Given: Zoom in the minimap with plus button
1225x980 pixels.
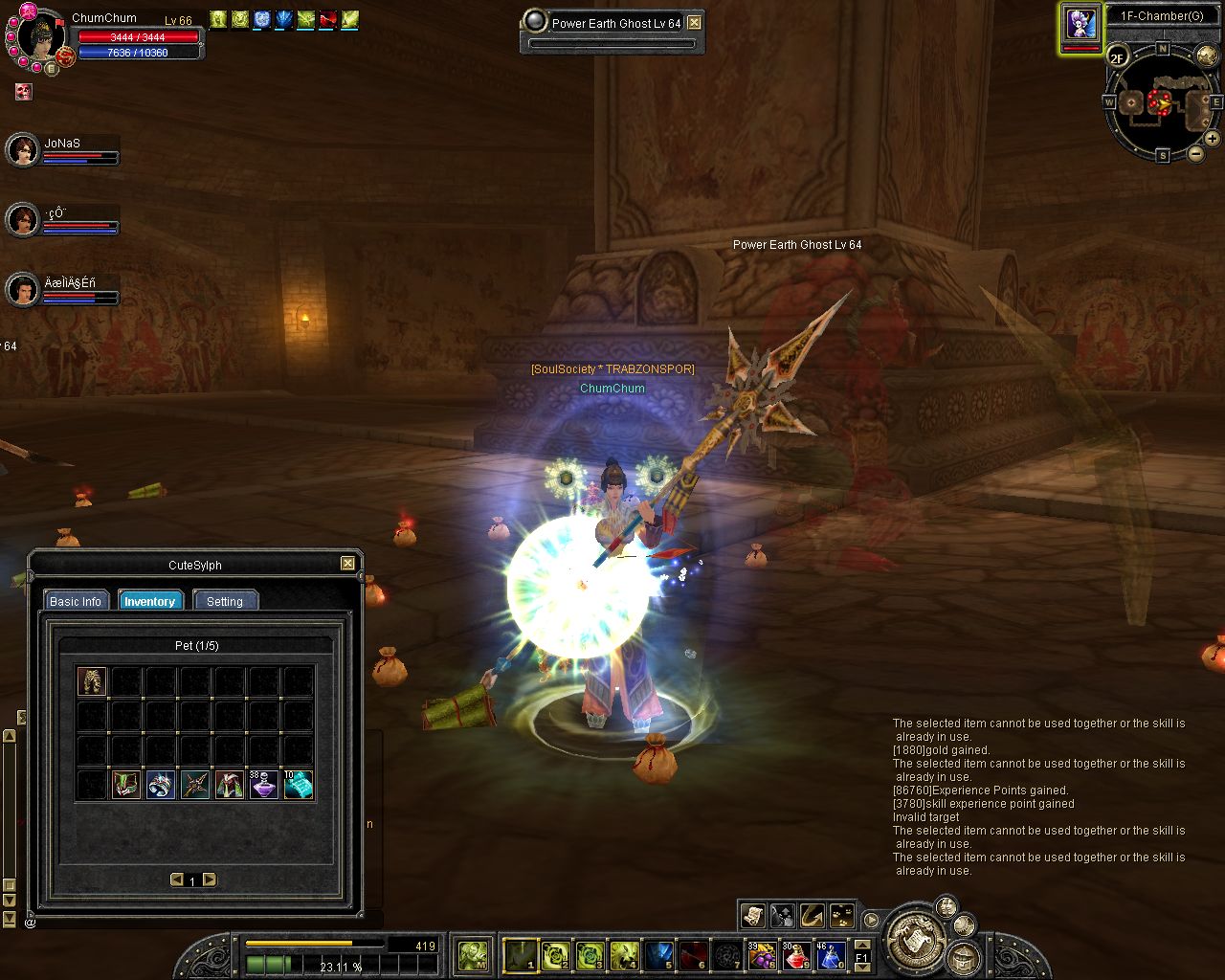Looking at the screenshot, I should [1212, 139].
